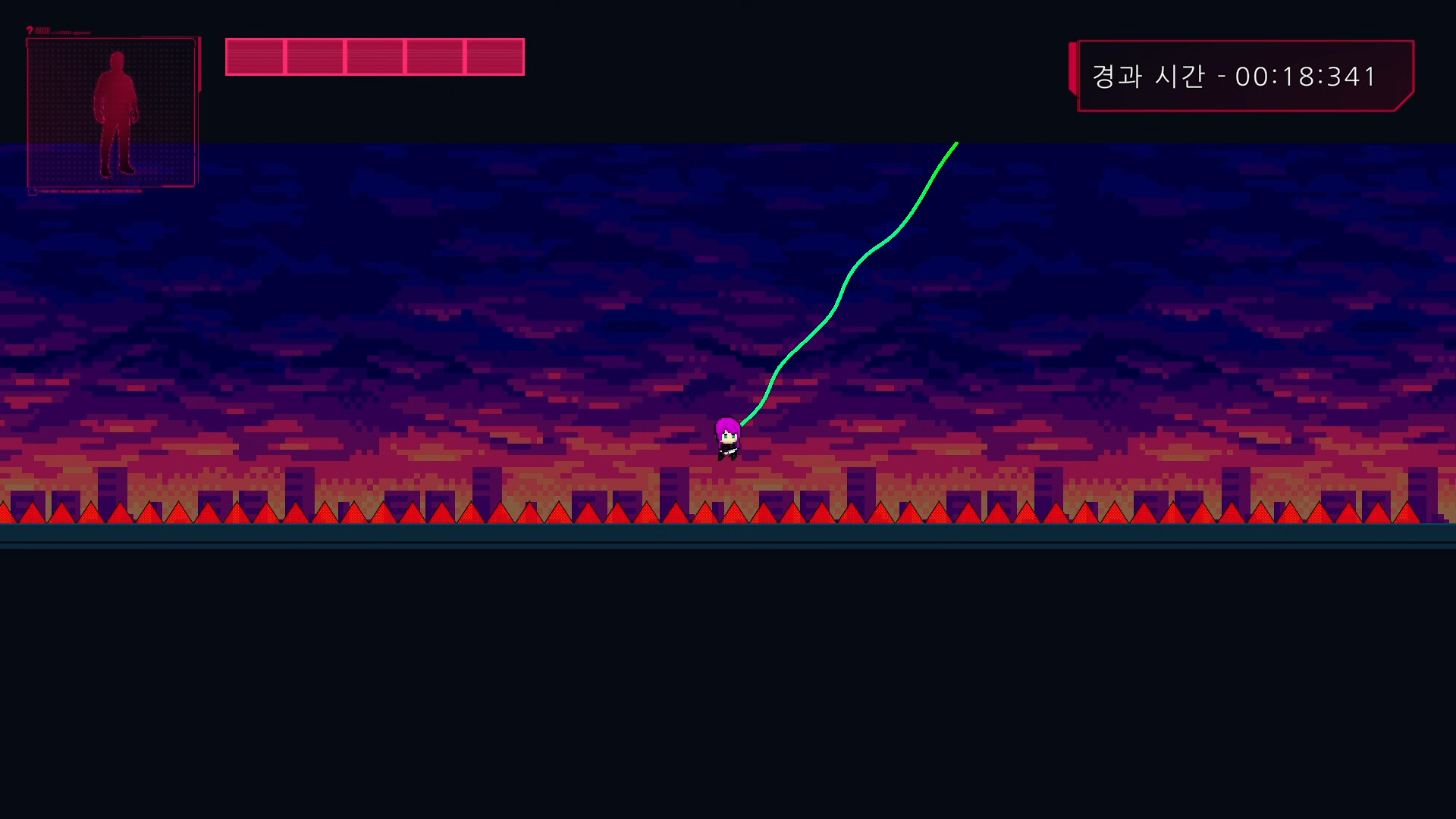Click a red spike on the ground row
This screenshot has height=819, width=1456.
tap(705, 516)
